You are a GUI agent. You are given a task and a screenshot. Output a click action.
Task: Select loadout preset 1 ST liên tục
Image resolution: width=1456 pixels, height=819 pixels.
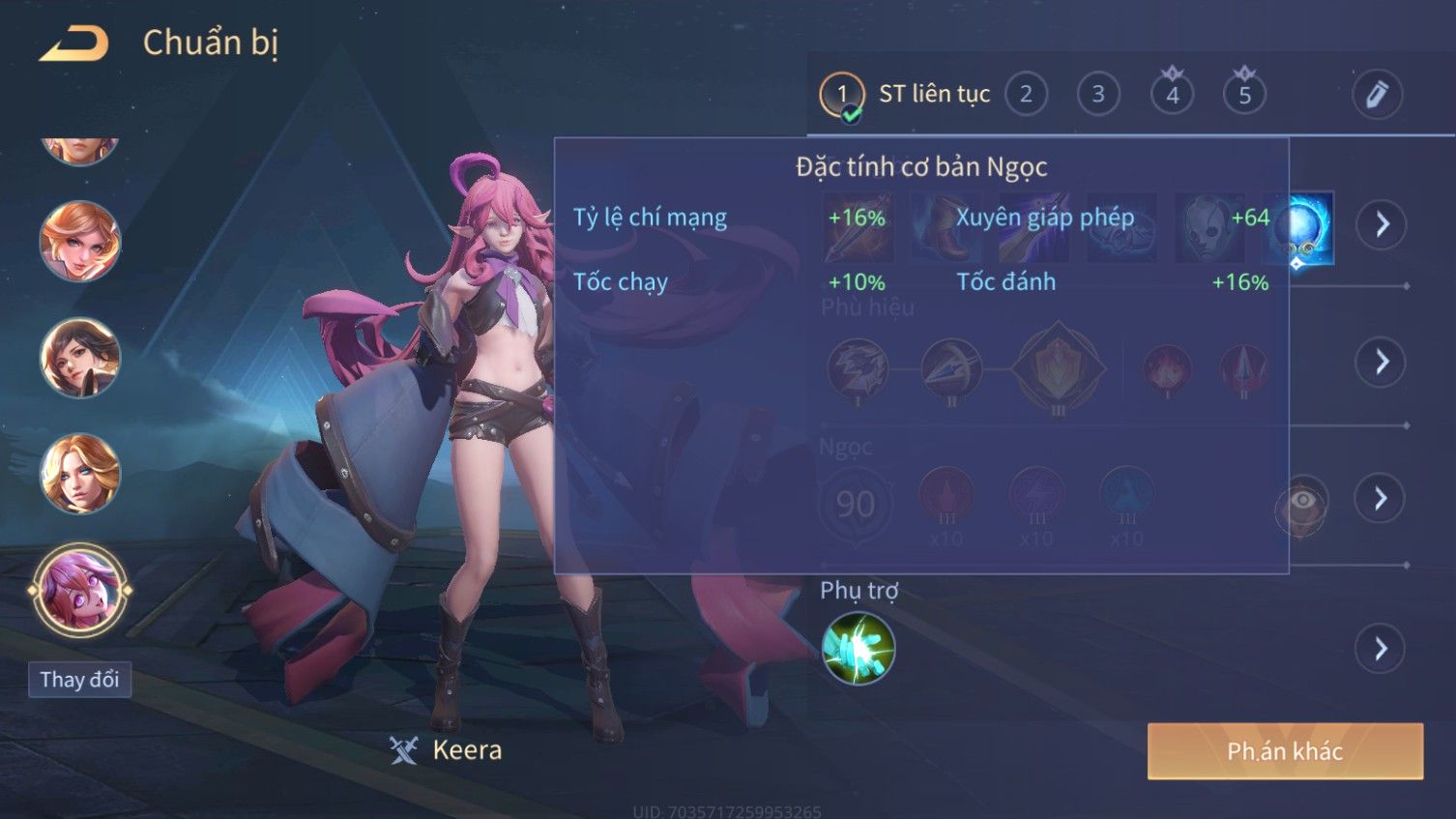point(842,95)
